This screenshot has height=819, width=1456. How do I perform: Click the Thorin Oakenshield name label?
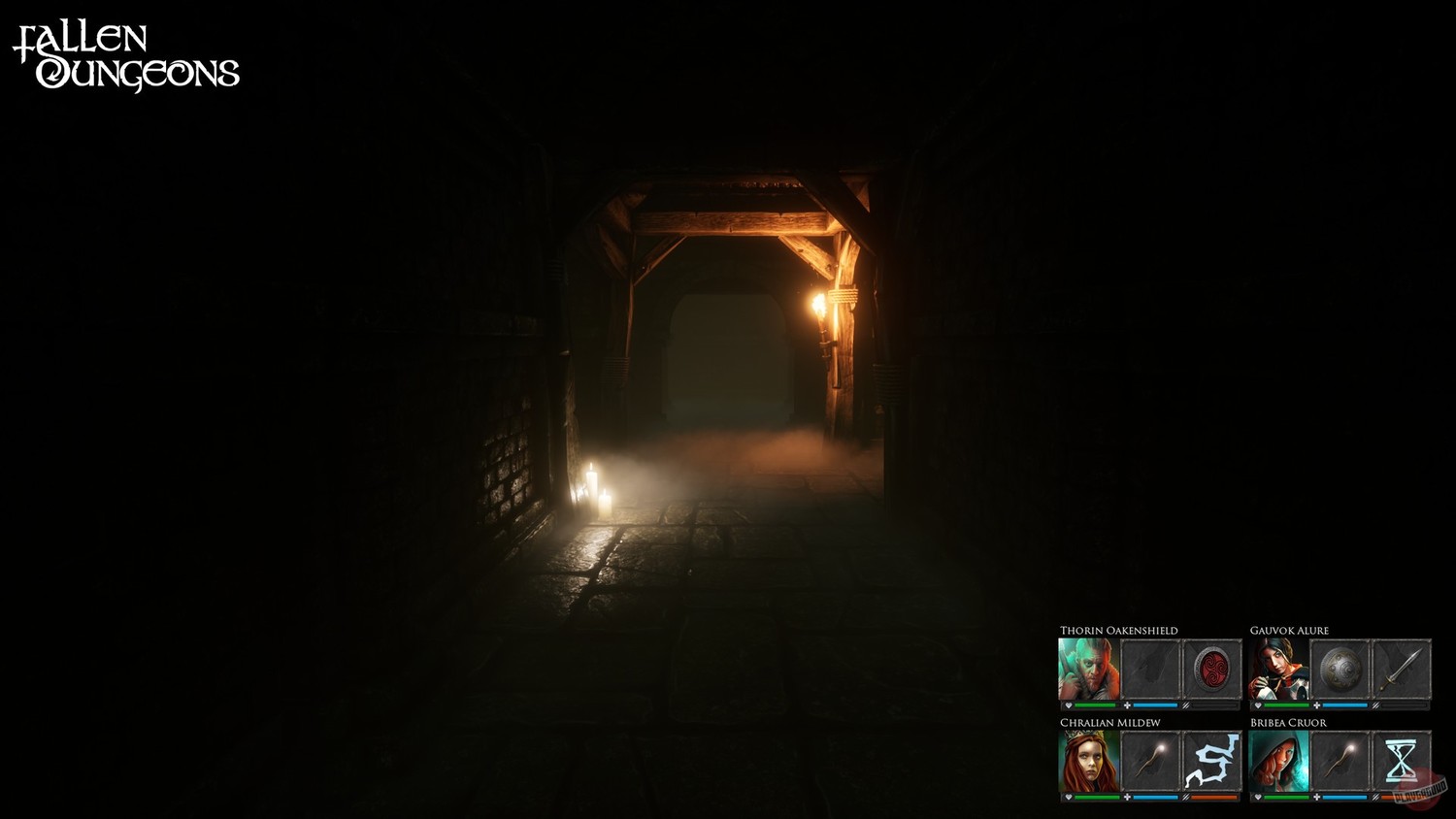[x=1117, y=631]
